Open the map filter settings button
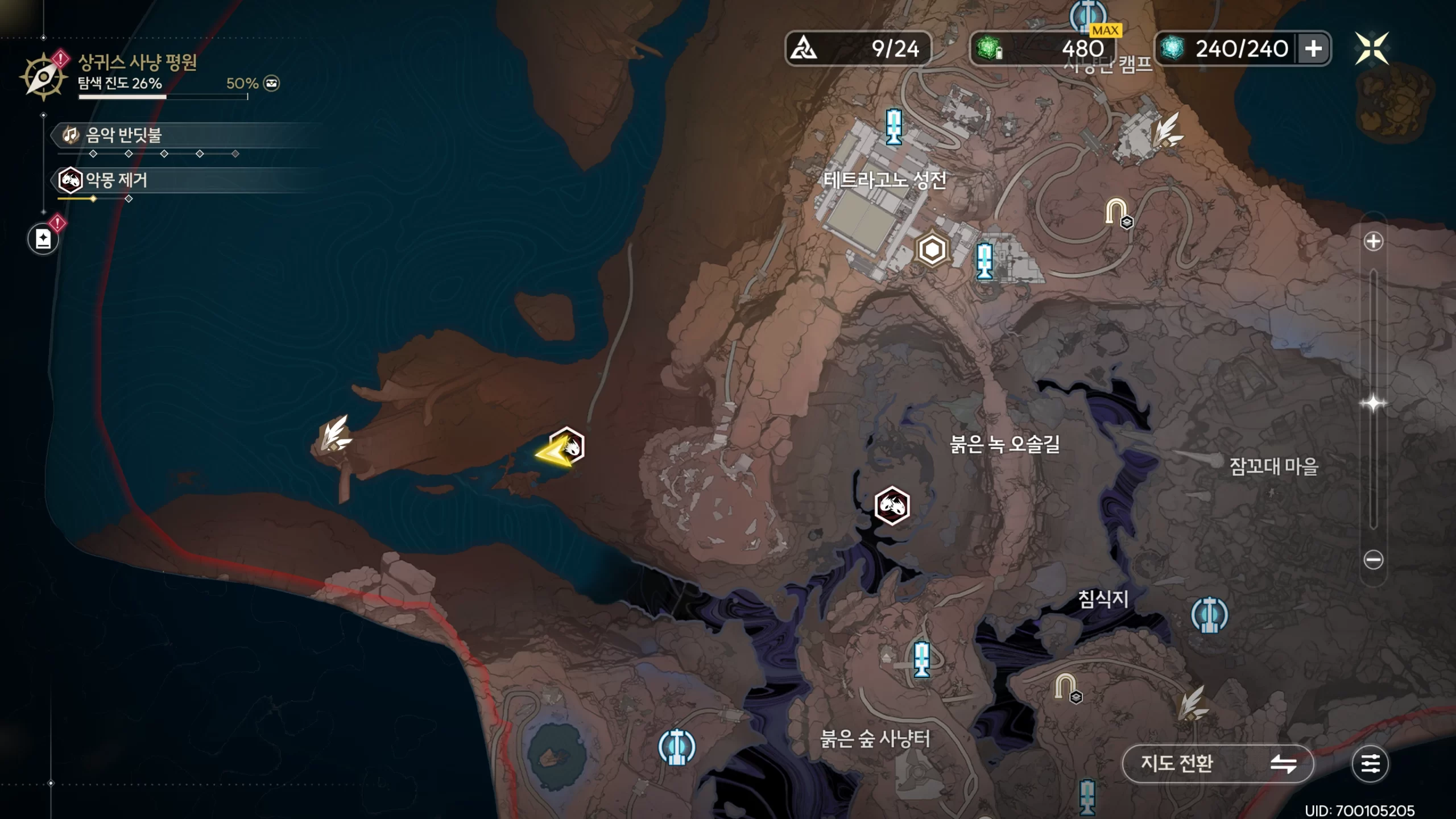1456x819 pixels. (x=1370, y=763)
